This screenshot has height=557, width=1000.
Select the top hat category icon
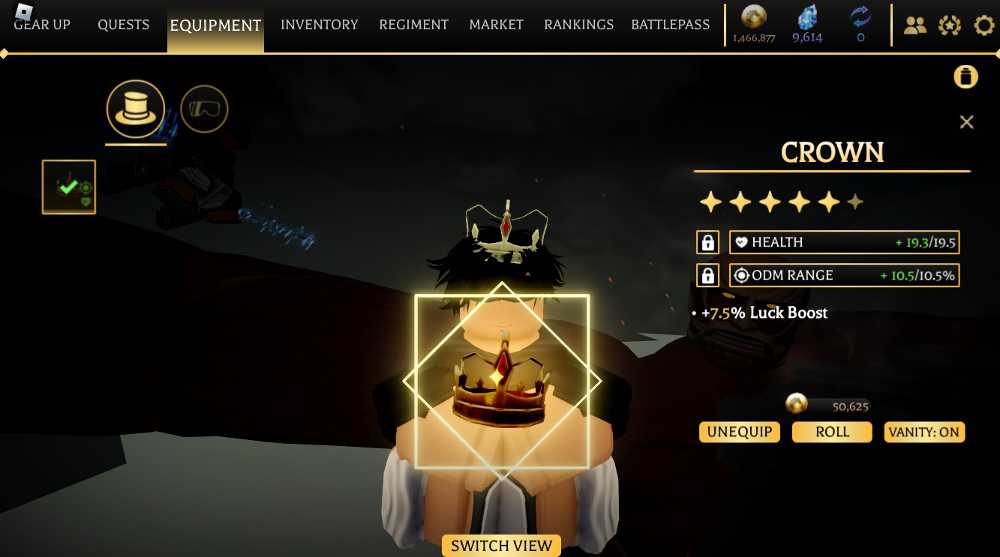pyautogui.click(x=135, y=109)
